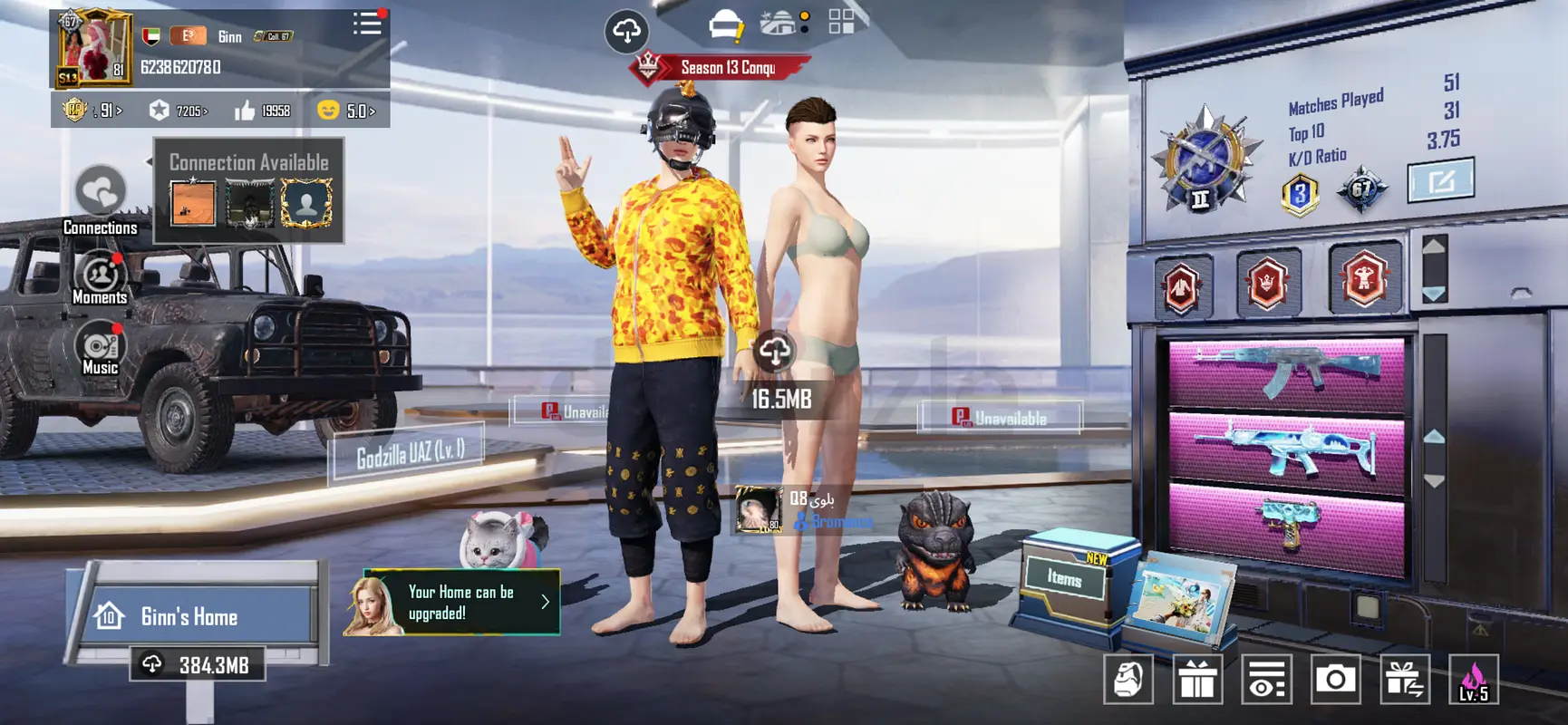Screen dimensions: 1568x725
Task: Open the list menu icon
Action: point(367,24)
